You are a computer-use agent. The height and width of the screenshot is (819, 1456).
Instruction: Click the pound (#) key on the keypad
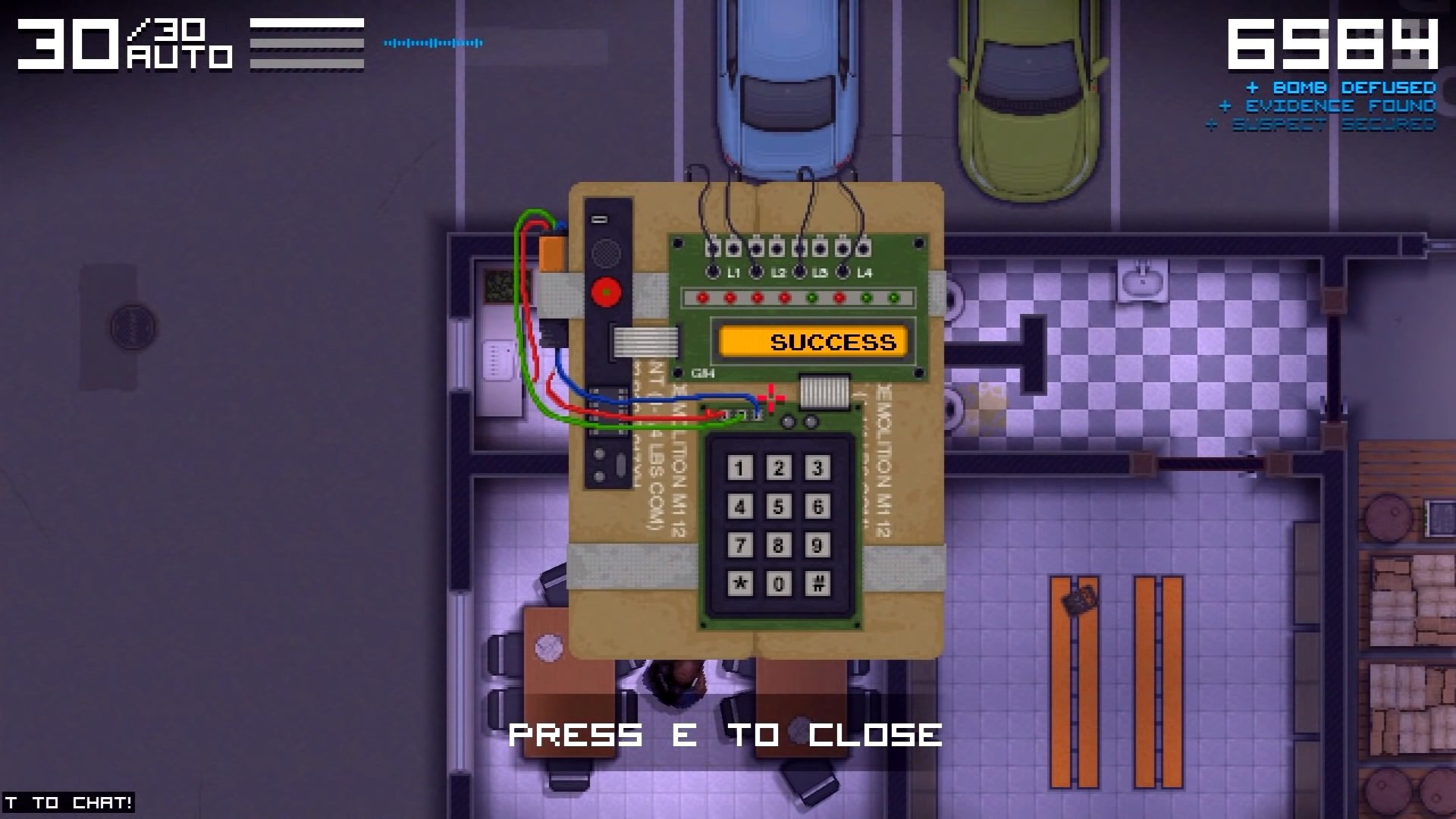817,584
